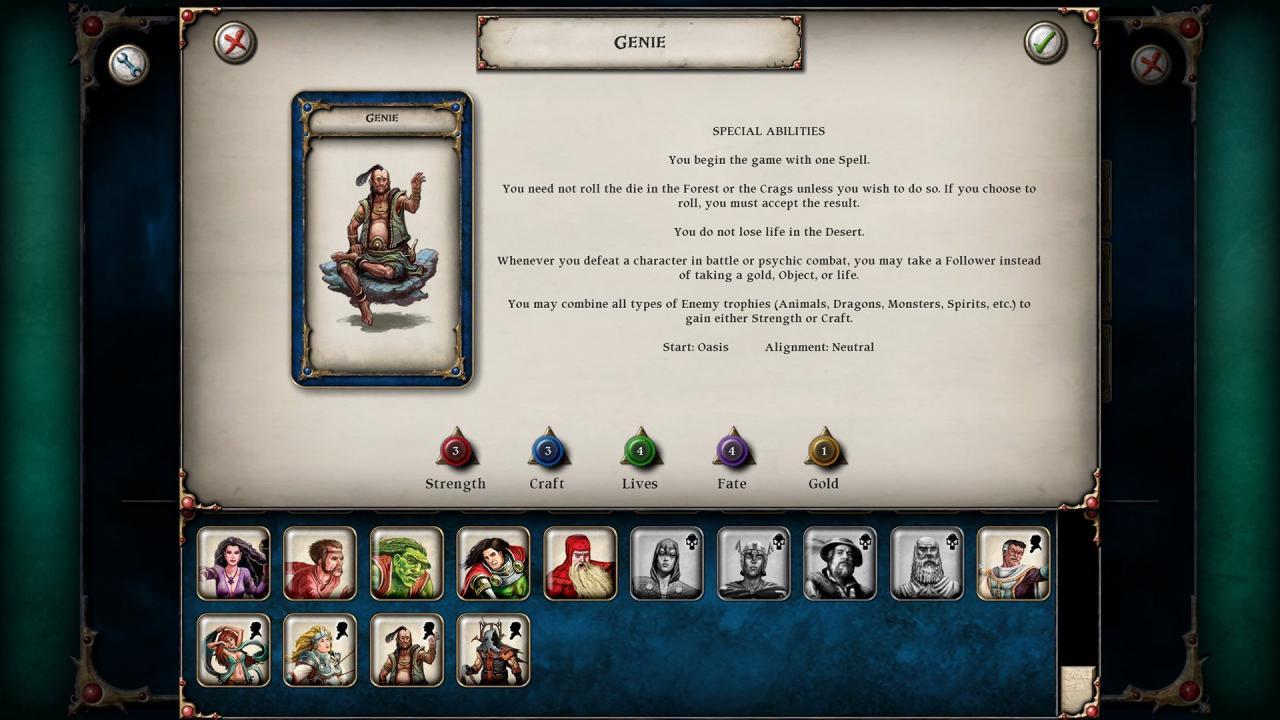
Task: Select the green Troll character
Action: pyautogui.click(x=407, y=564)
